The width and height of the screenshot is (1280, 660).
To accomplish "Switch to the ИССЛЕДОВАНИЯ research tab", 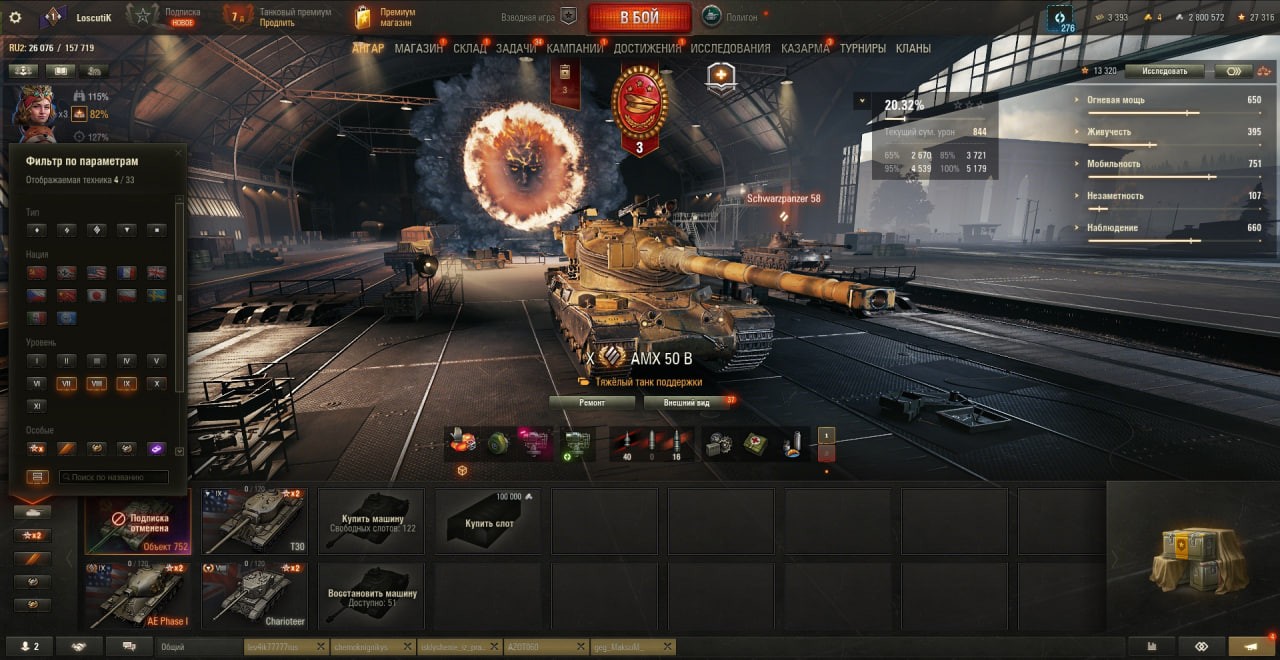I will pos(730,48).
